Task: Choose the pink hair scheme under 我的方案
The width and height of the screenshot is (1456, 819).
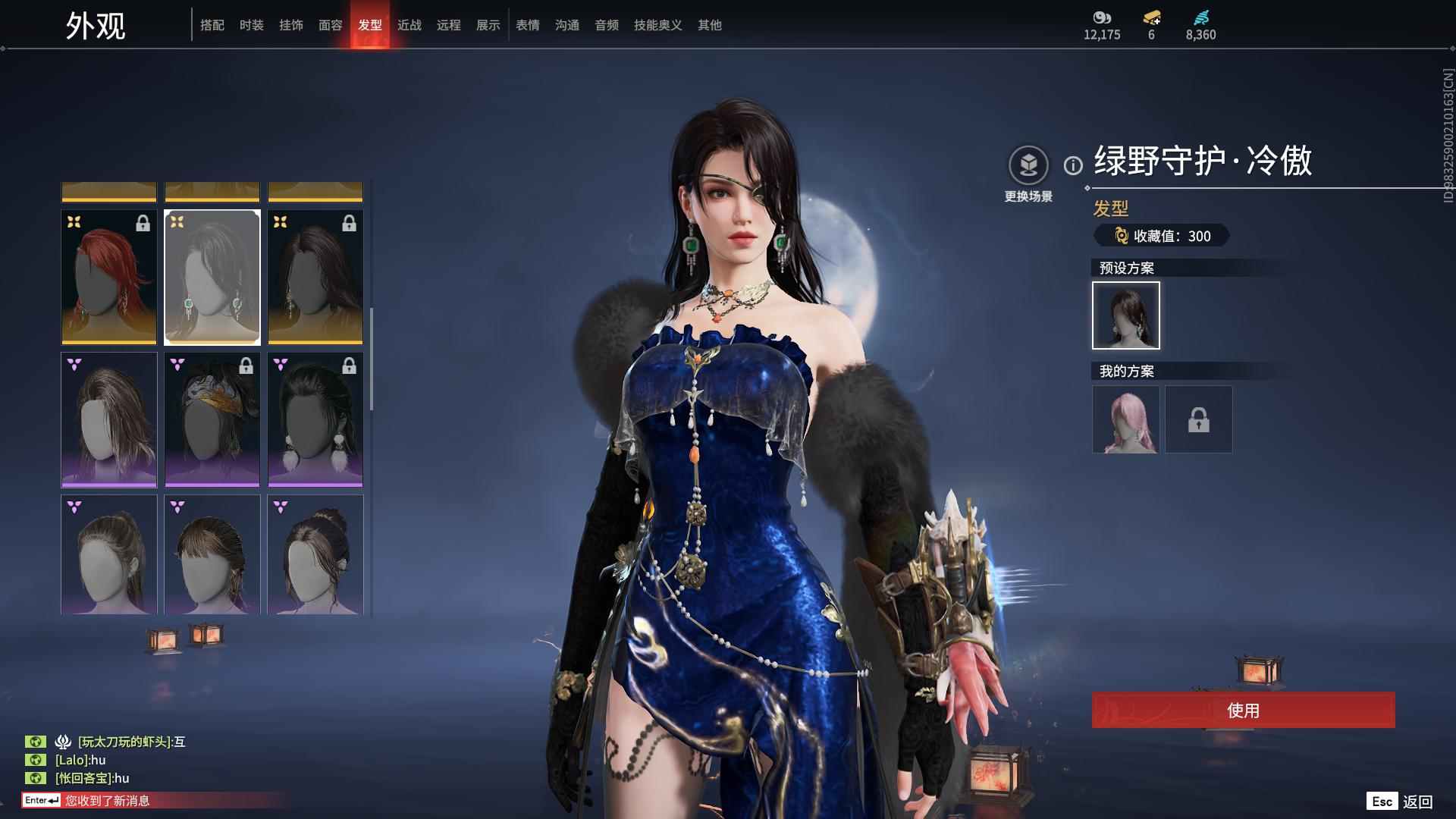Action: (1125, 419)
